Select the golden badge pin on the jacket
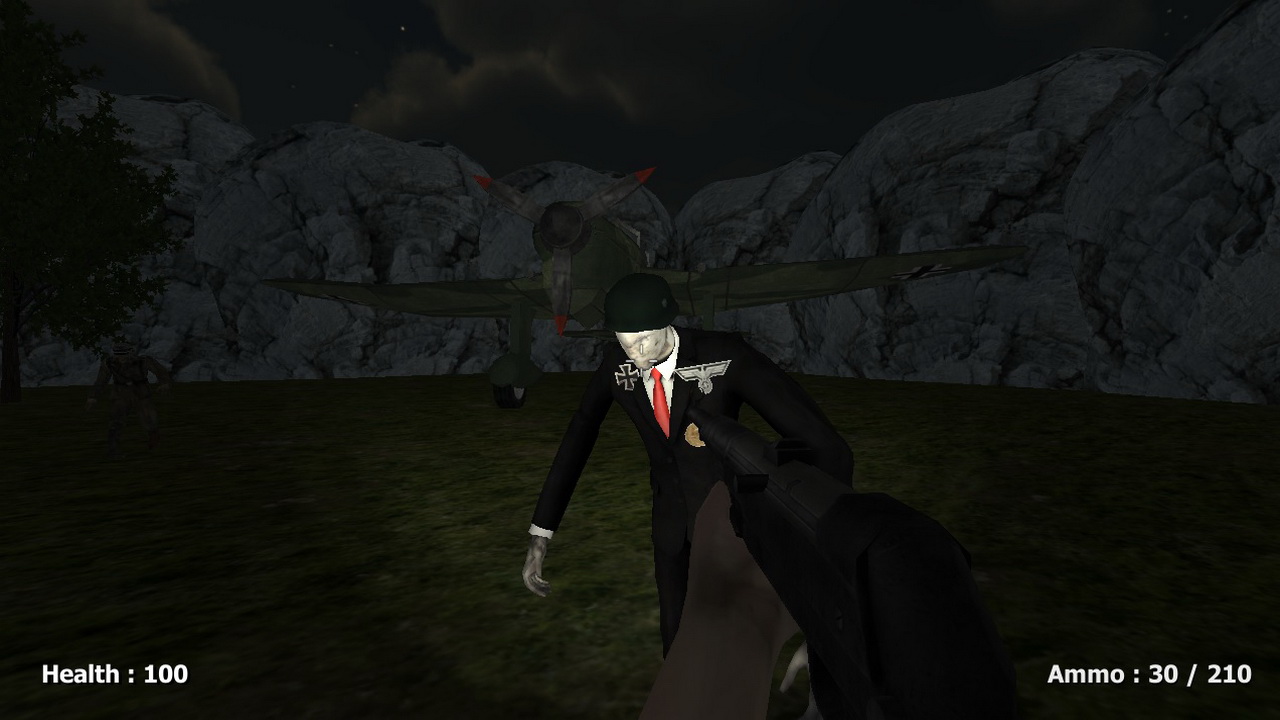The width and height of the screenshot is (1280, 720). pos(694,436)
